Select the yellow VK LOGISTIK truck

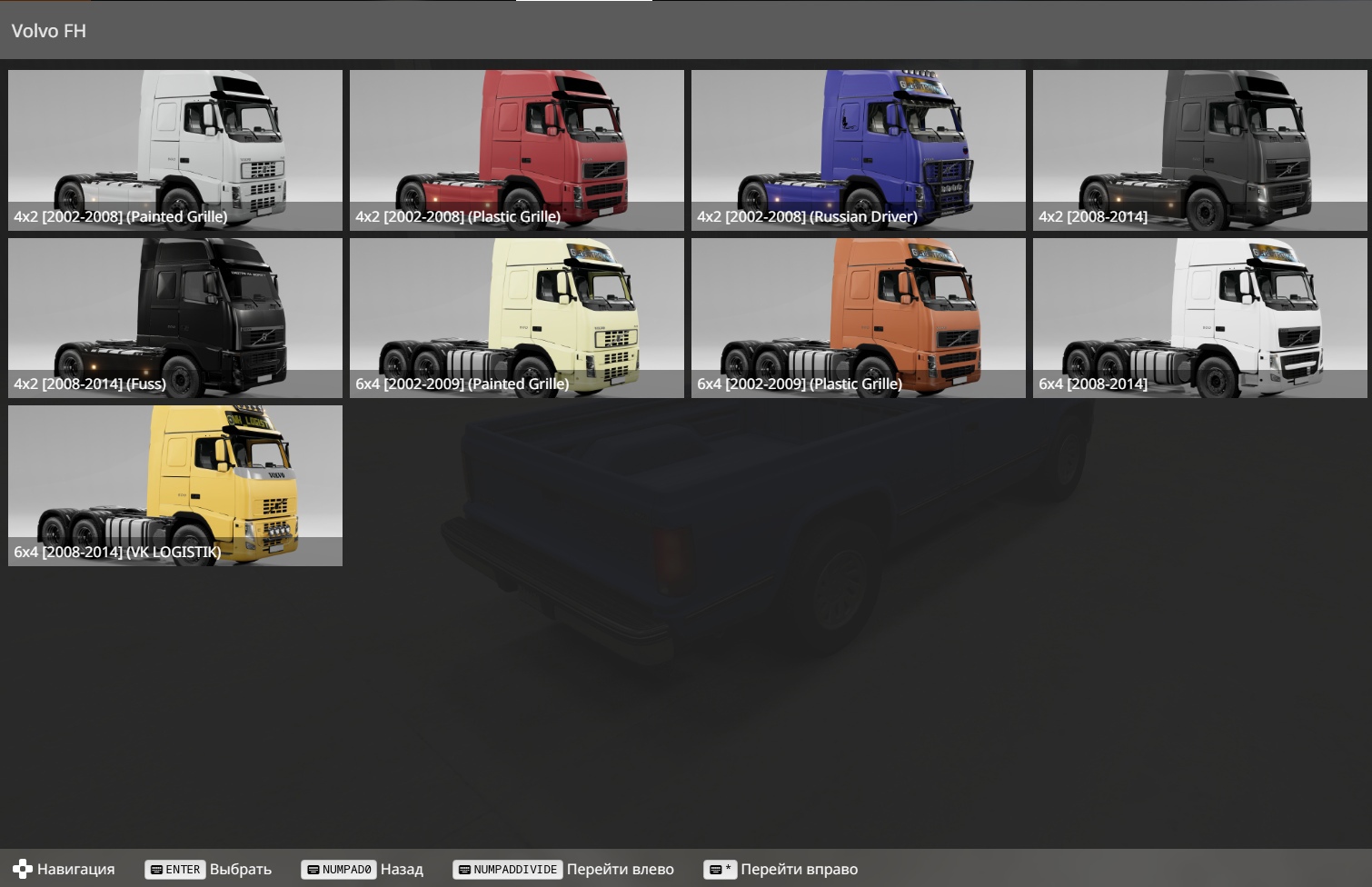(x=175, y=485)
